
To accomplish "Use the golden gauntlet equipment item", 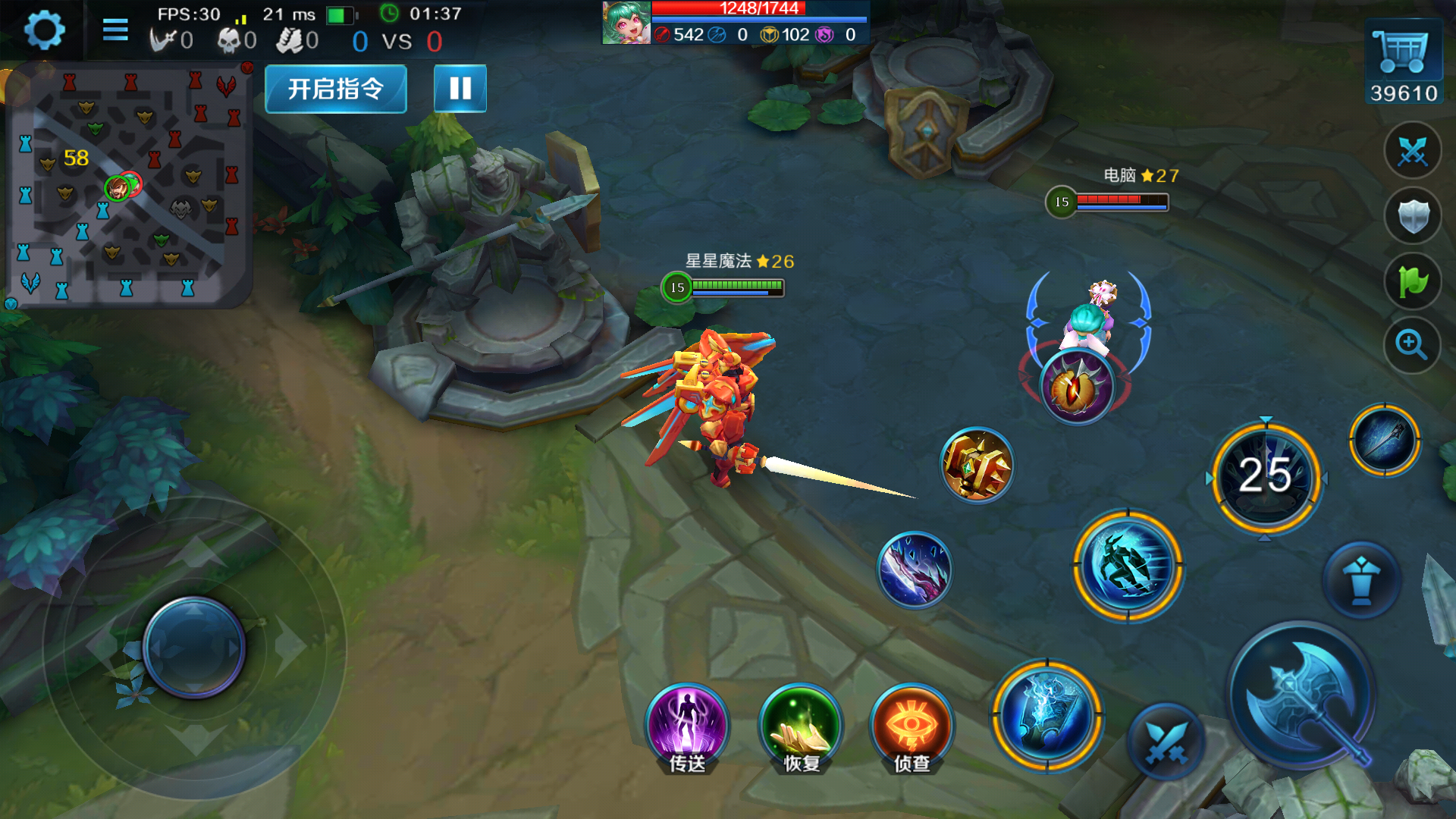I will coord(977,465).
